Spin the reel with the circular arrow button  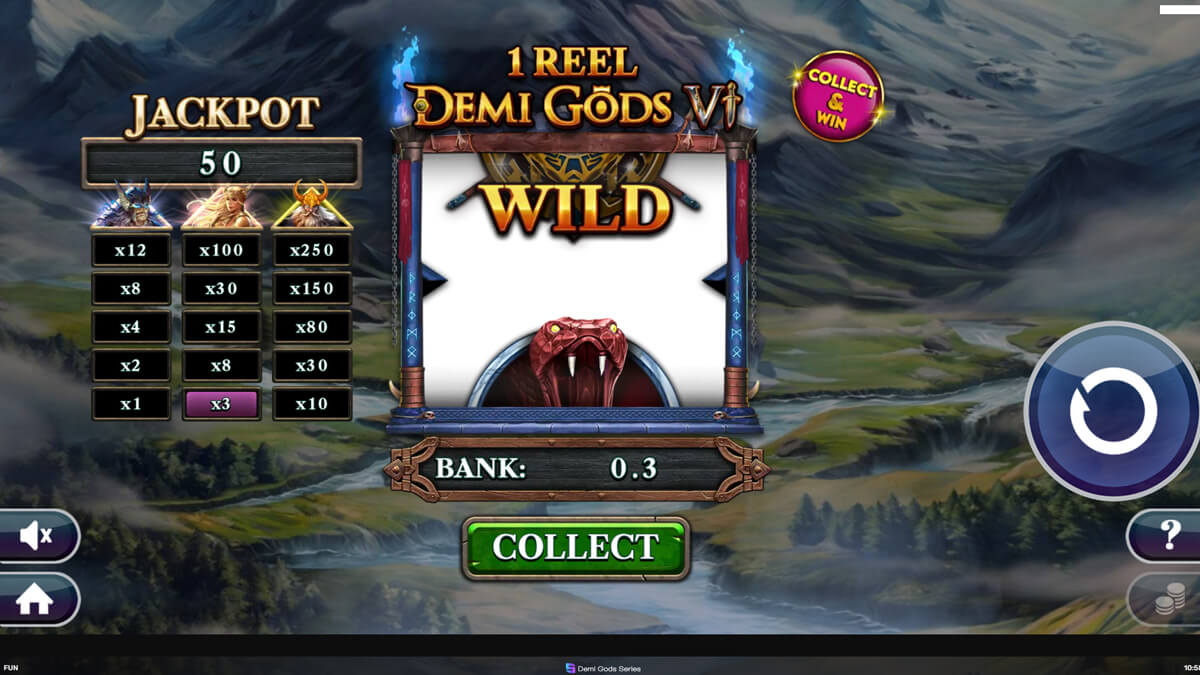tap(1112, 410)
